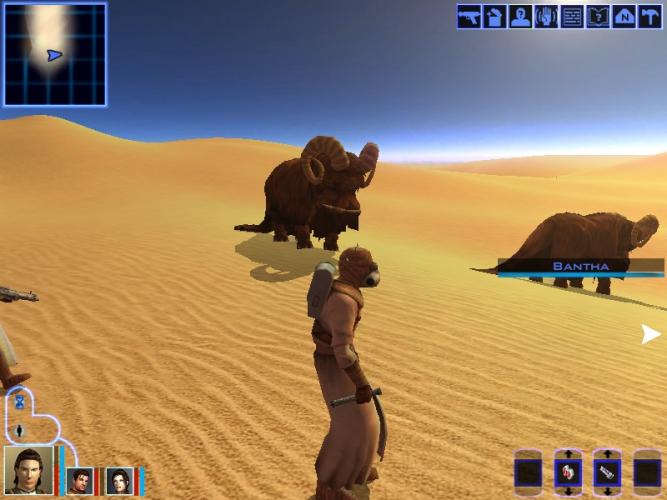The image size is (667, 500).
Task: Click the minimap in the corner
Action: tap(54, 54)
